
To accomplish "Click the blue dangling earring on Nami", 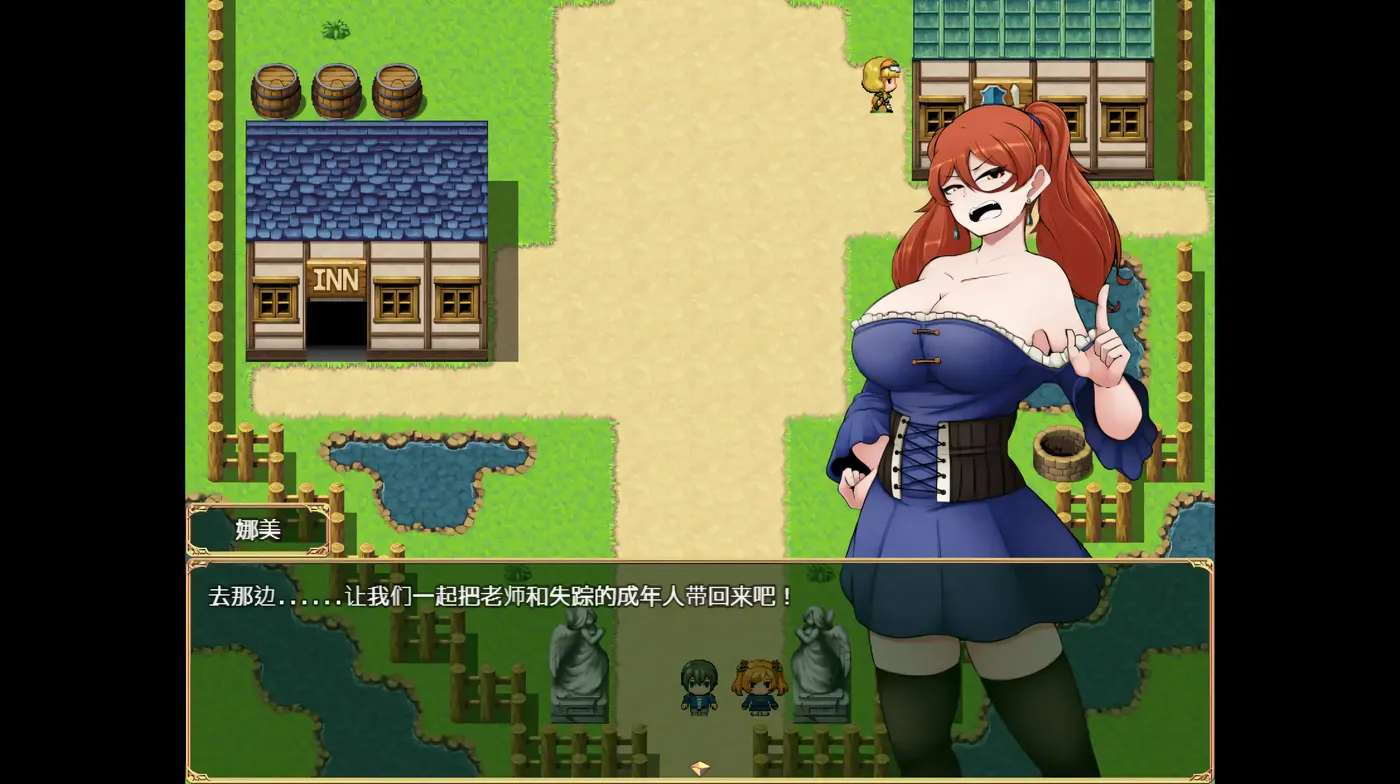I will tap(1030, 217).
